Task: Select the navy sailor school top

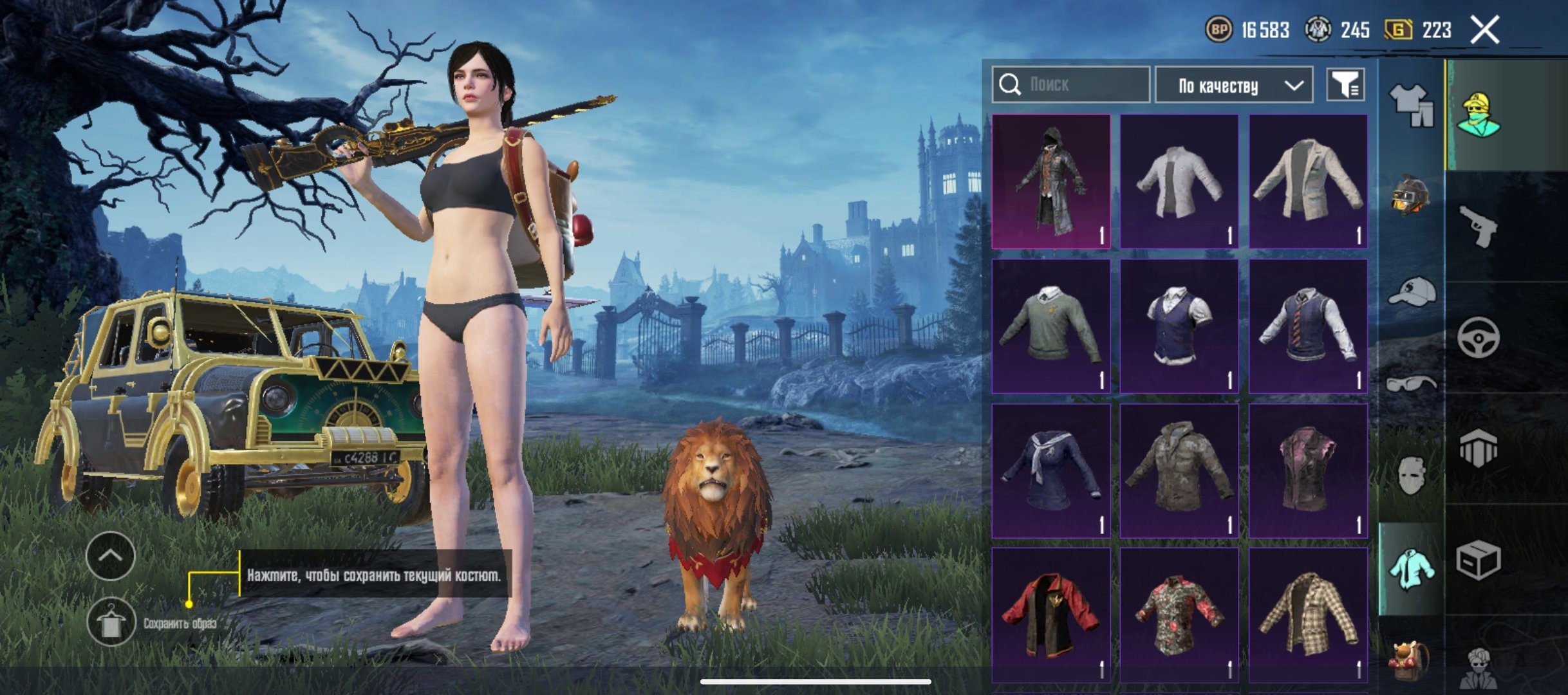Action: (x=1050, y=470)
